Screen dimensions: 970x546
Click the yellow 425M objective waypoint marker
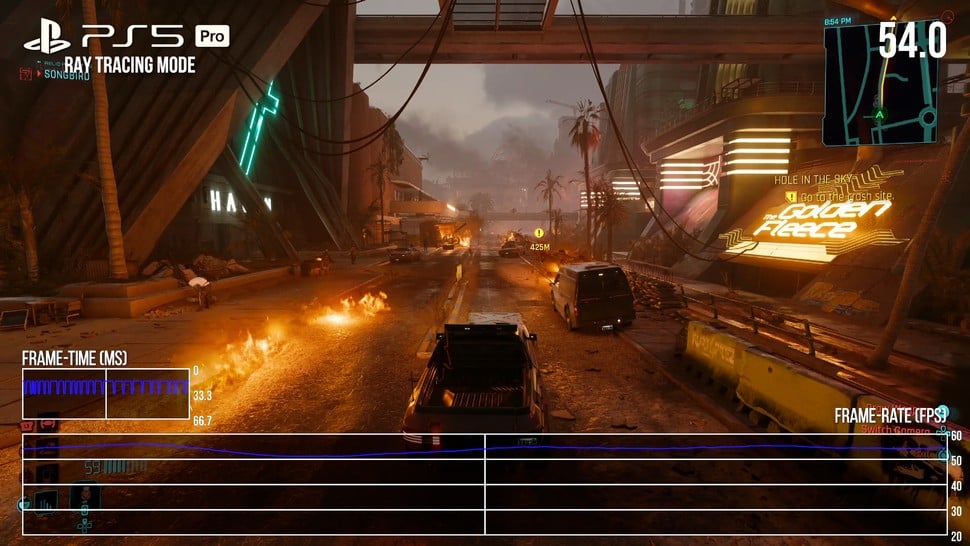pyautogui.click(x=538, y=233)
